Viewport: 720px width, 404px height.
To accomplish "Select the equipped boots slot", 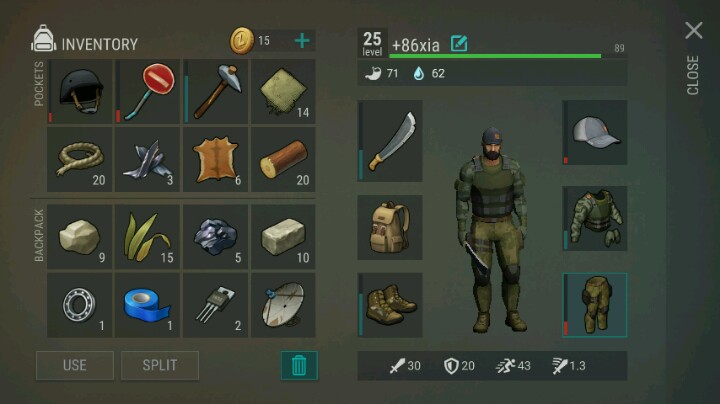I will pos(390,305).
